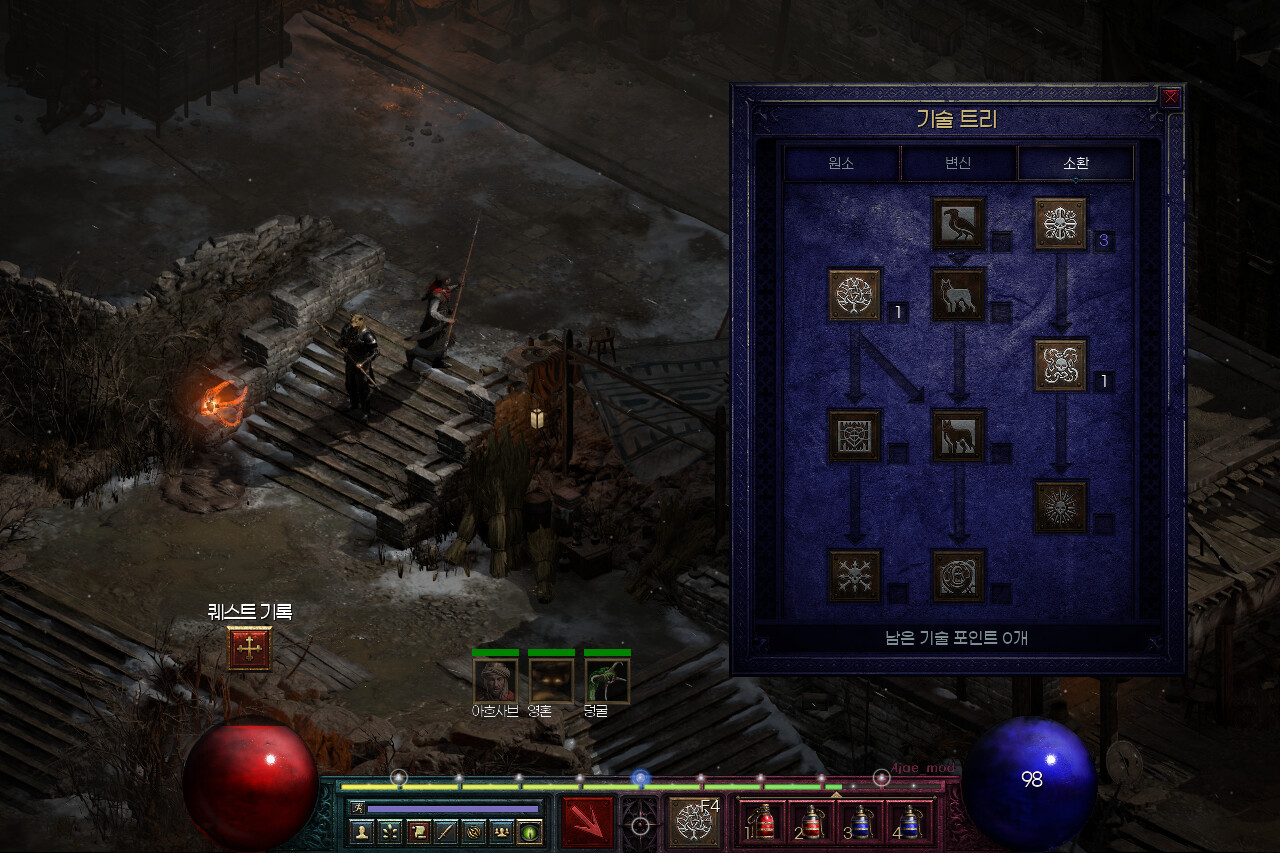The height and width of the screenshot is (853, 1280).
Task: Open the 퀘스트 기록 quest log button
Action: [x=249, y=649]
